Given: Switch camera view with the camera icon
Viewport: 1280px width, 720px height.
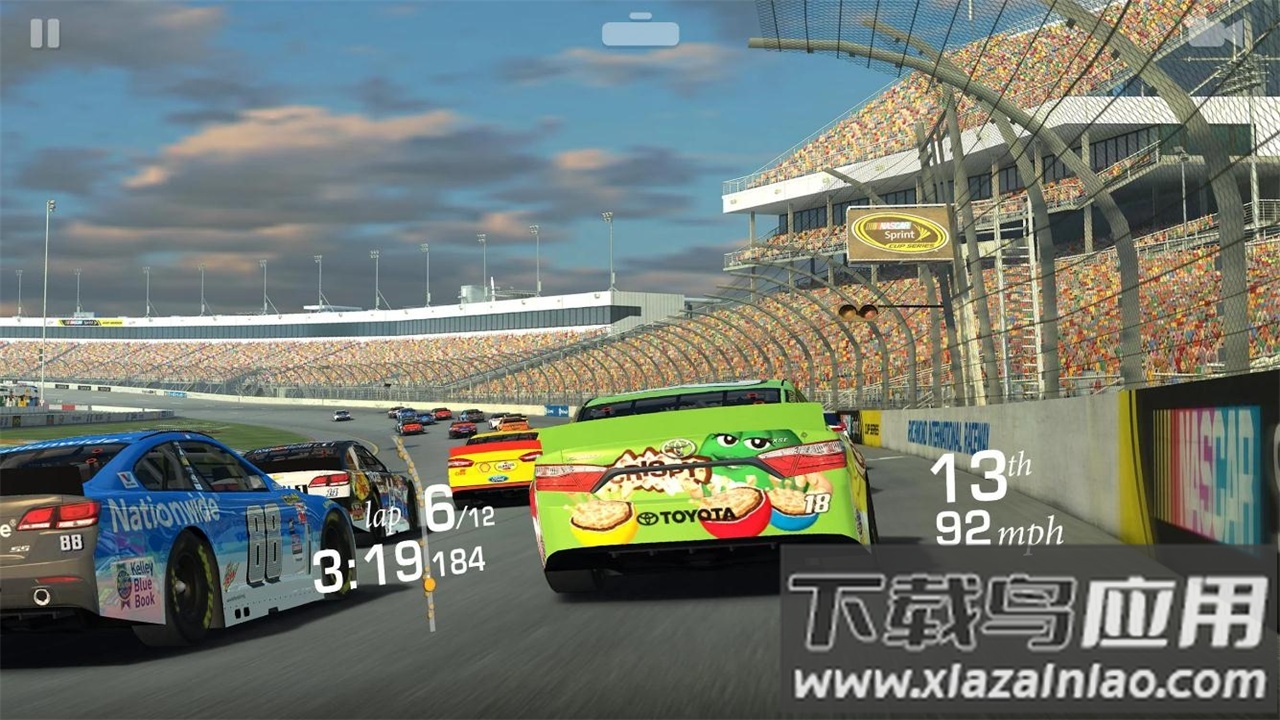Looking at the screenshot, I should pos(1215,32).
